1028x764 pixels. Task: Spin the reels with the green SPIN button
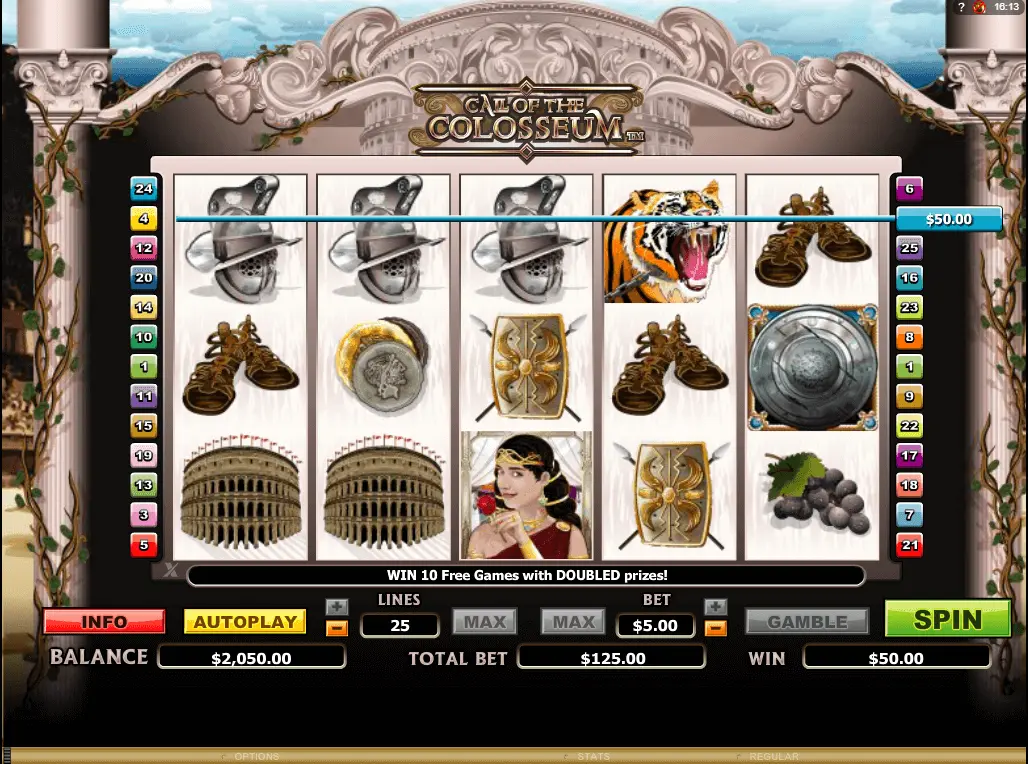[x=948, y=619]
